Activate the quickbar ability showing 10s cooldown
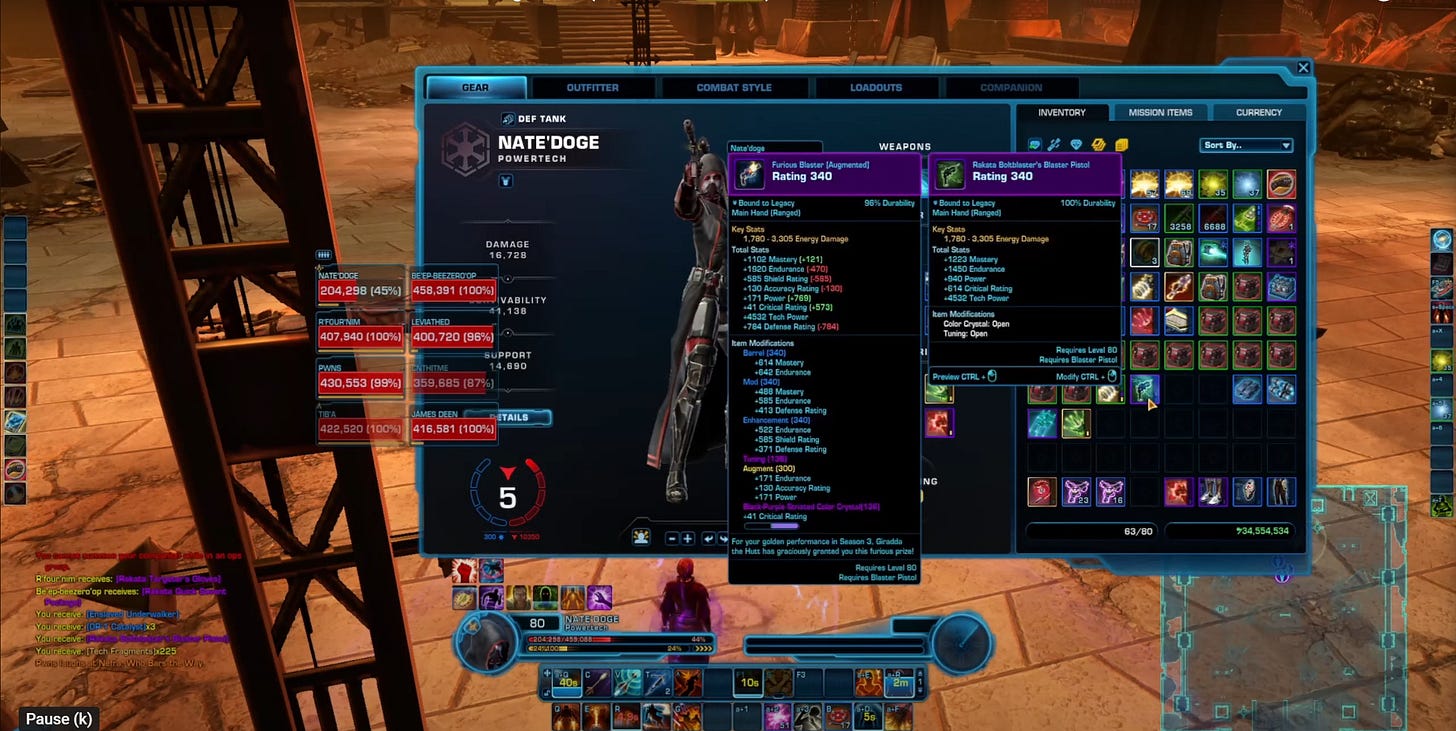The height and width of the screenshot is (731, 1456). click(748, 682)
